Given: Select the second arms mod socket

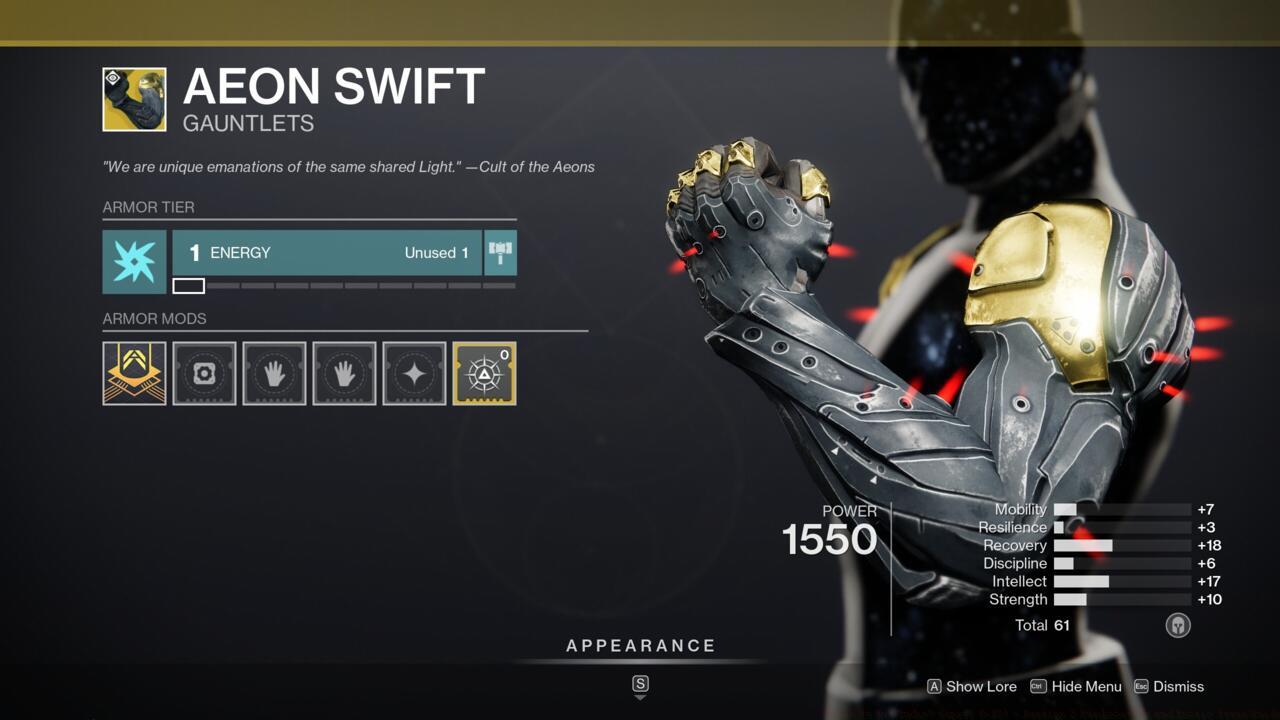Looking at the screenshot, I should click(344, 374).
